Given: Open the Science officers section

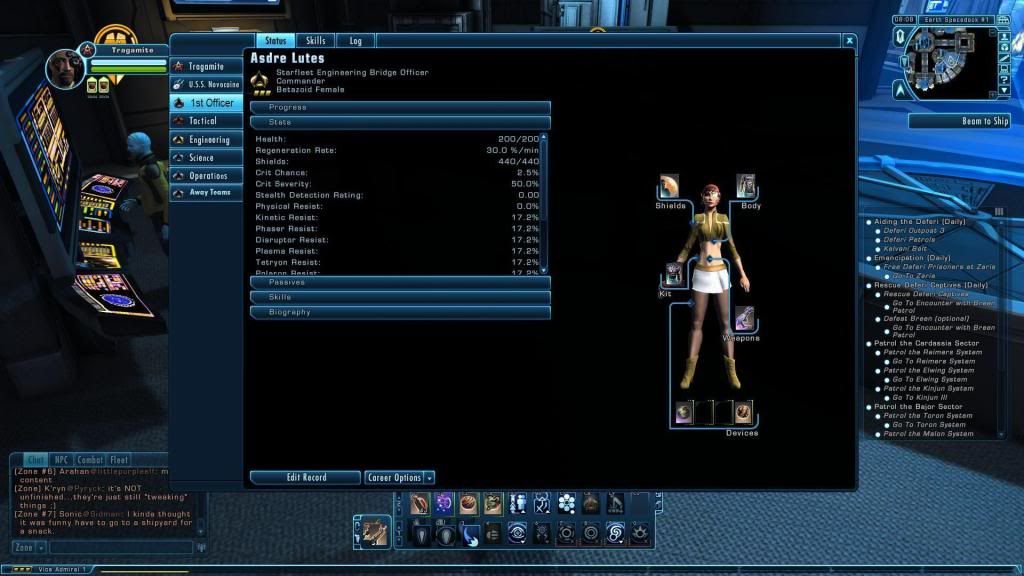Looking at the screenshot, I should [208, 158].
